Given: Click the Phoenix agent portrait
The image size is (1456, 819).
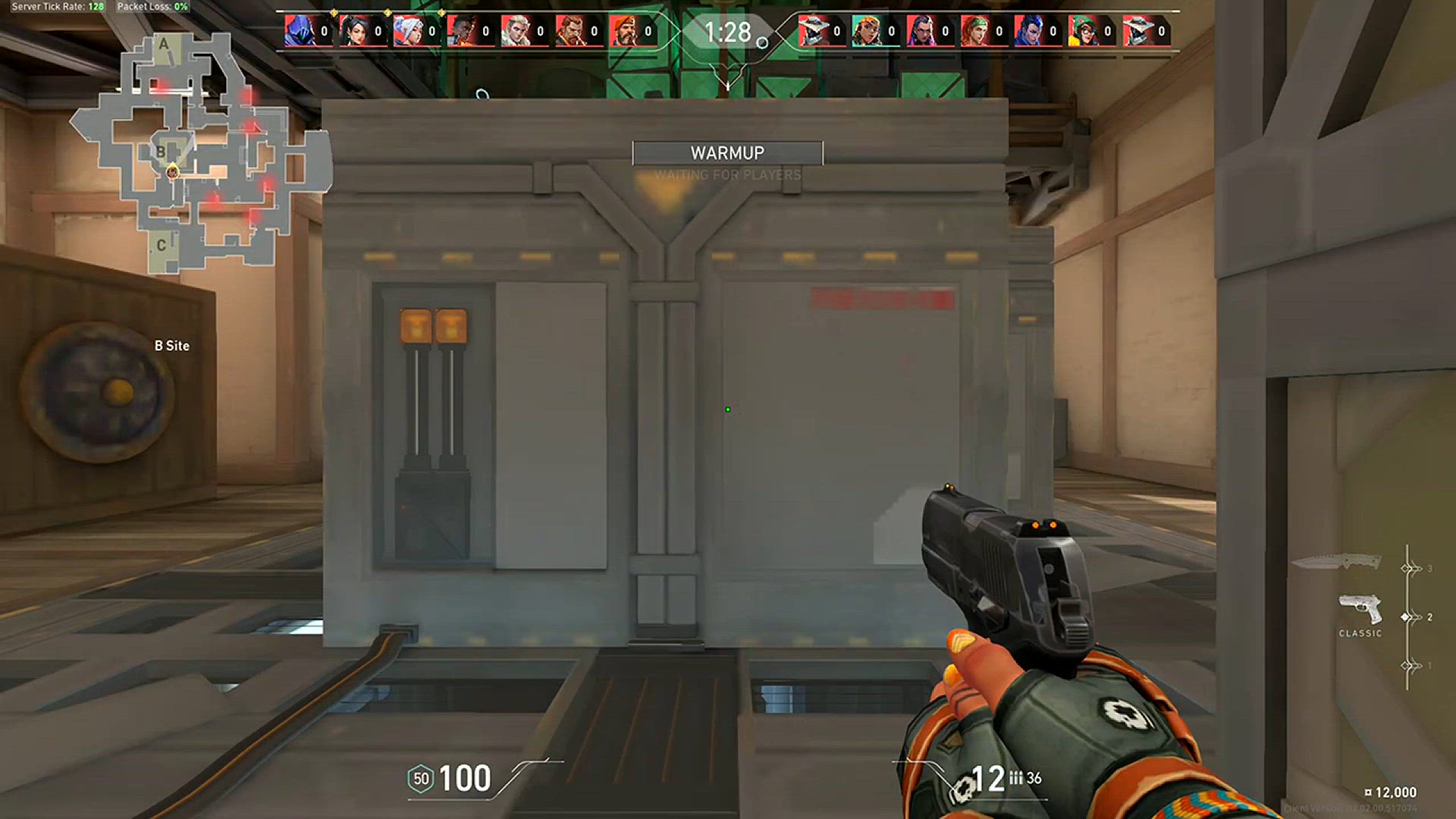Looking at the screenshot, I should pos(461,31).
